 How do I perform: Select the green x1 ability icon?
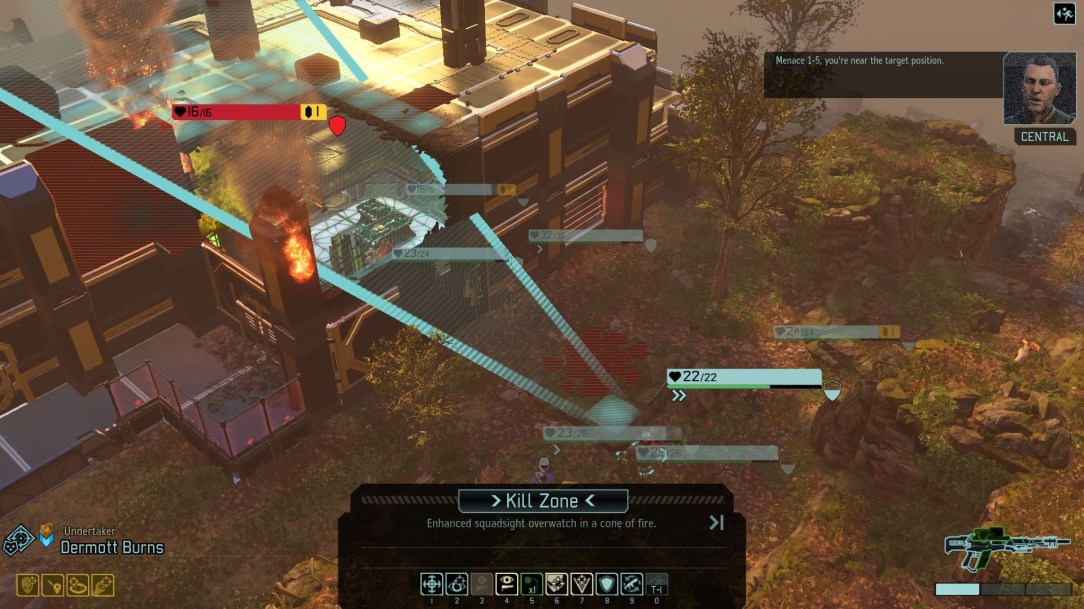(x=531, y=583)
